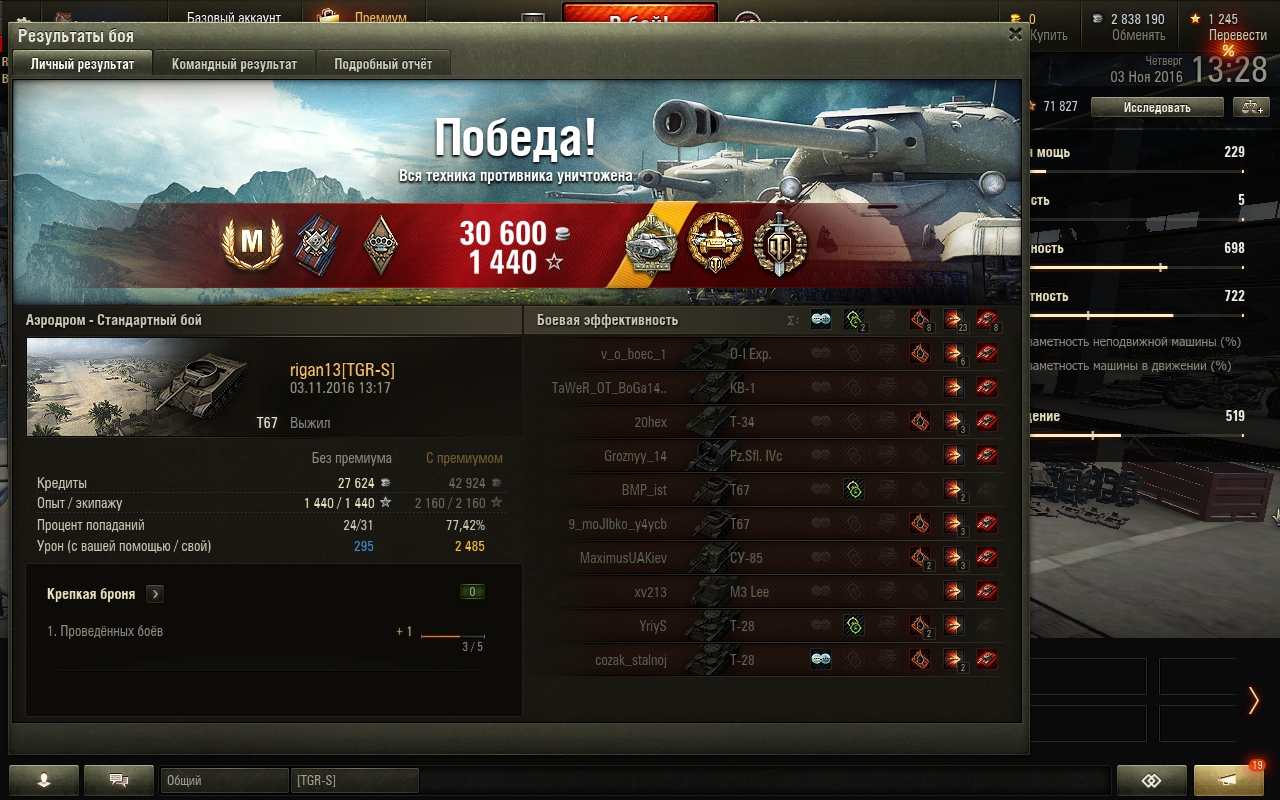1280x800 pixels.
Task: Click the Перевести experience convert link
Action: coord(1237,35)
